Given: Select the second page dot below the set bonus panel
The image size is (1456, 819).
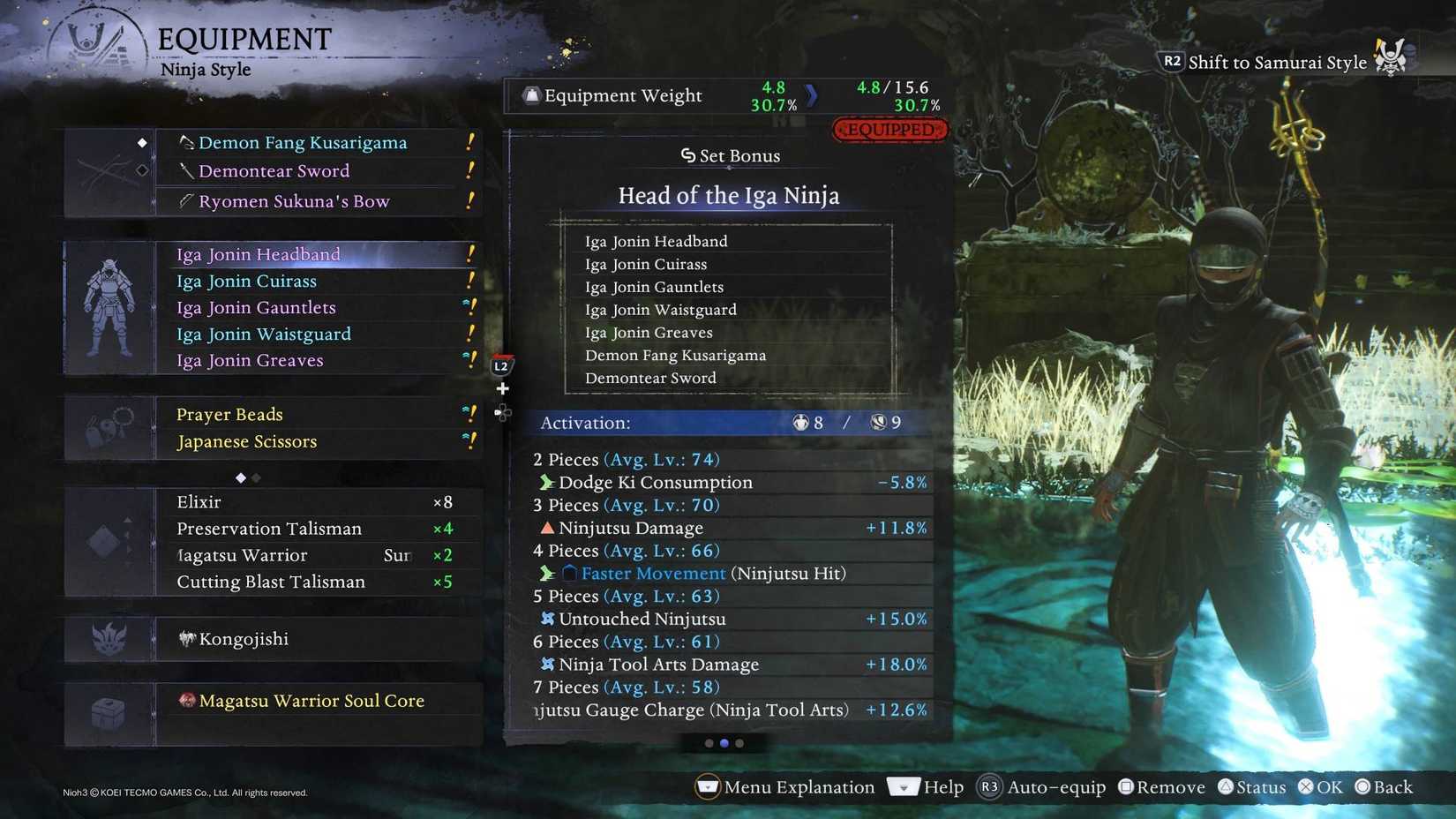Looking at the screenshot, I should pyautogui.click(x=724, y=744).
